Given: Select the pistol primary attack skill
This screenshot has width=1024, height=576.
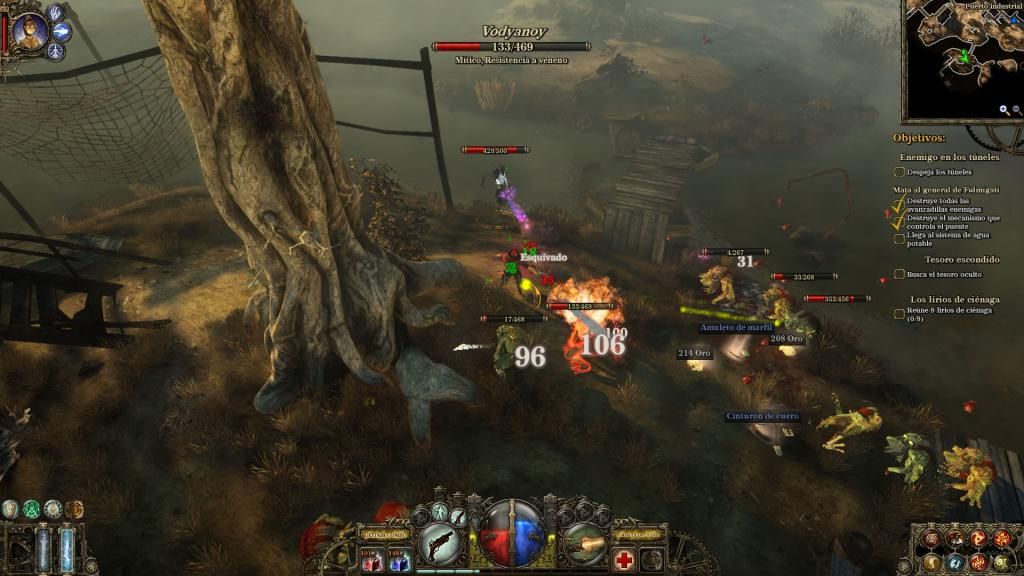Looking at the screenshot, I should (438, 546).
